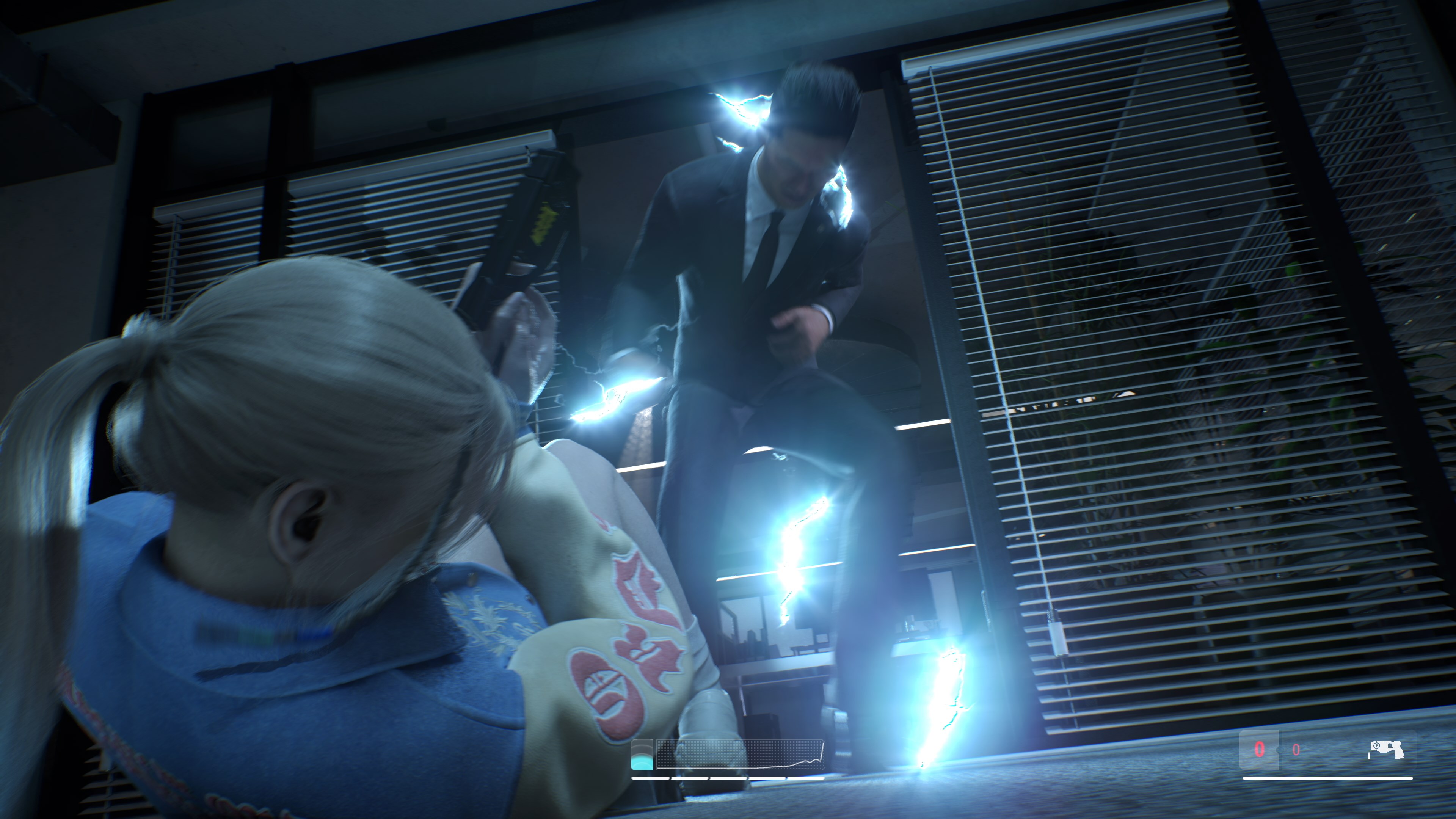
Task: Click the crosshair symbol on the weapon icon
Action: point(1376,747)
